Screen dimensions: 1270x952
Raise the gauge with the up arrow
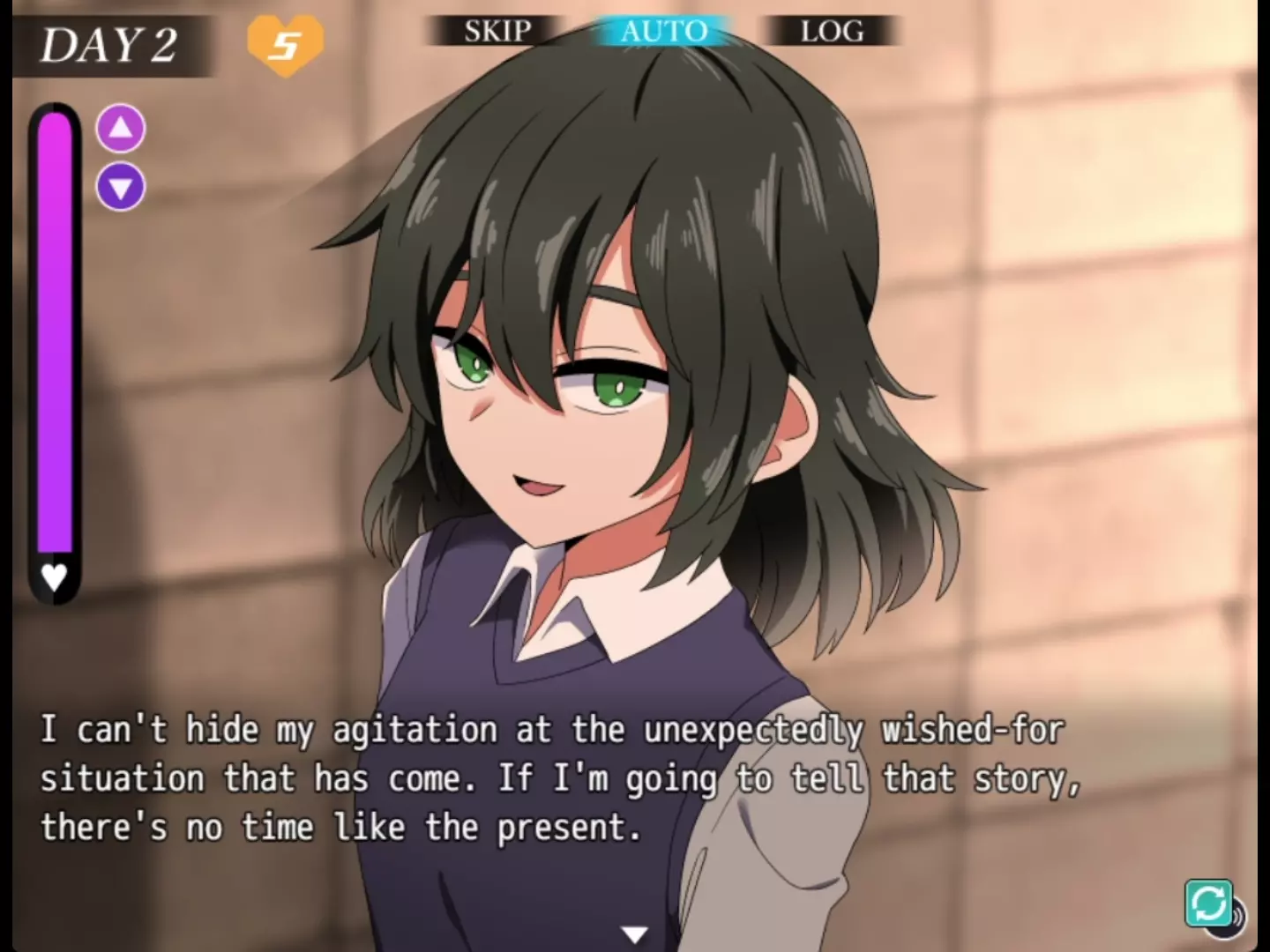pyautogui.click(x=121, y=129)
